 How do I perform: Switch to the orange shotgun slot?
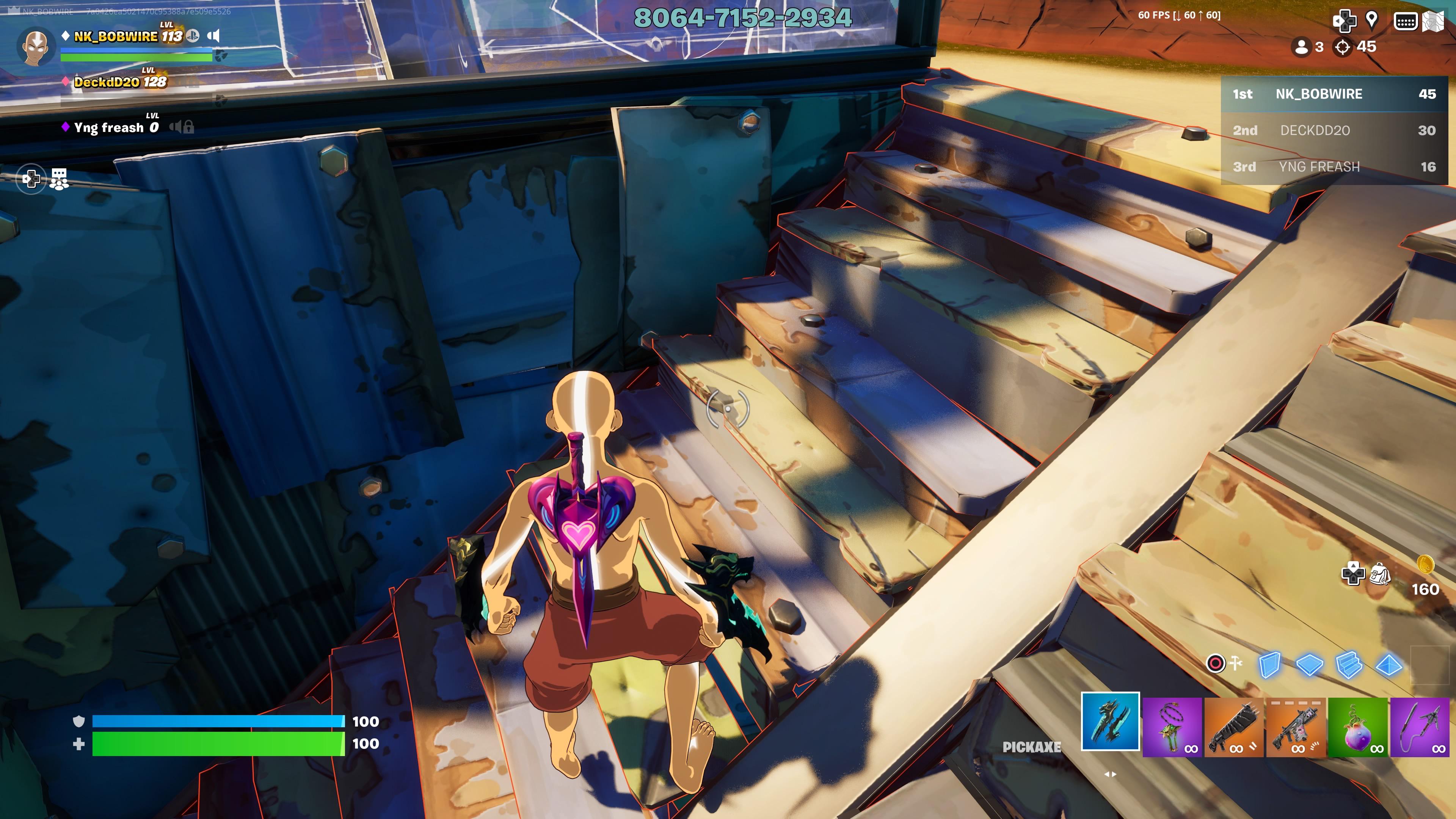pos(1234,727)
